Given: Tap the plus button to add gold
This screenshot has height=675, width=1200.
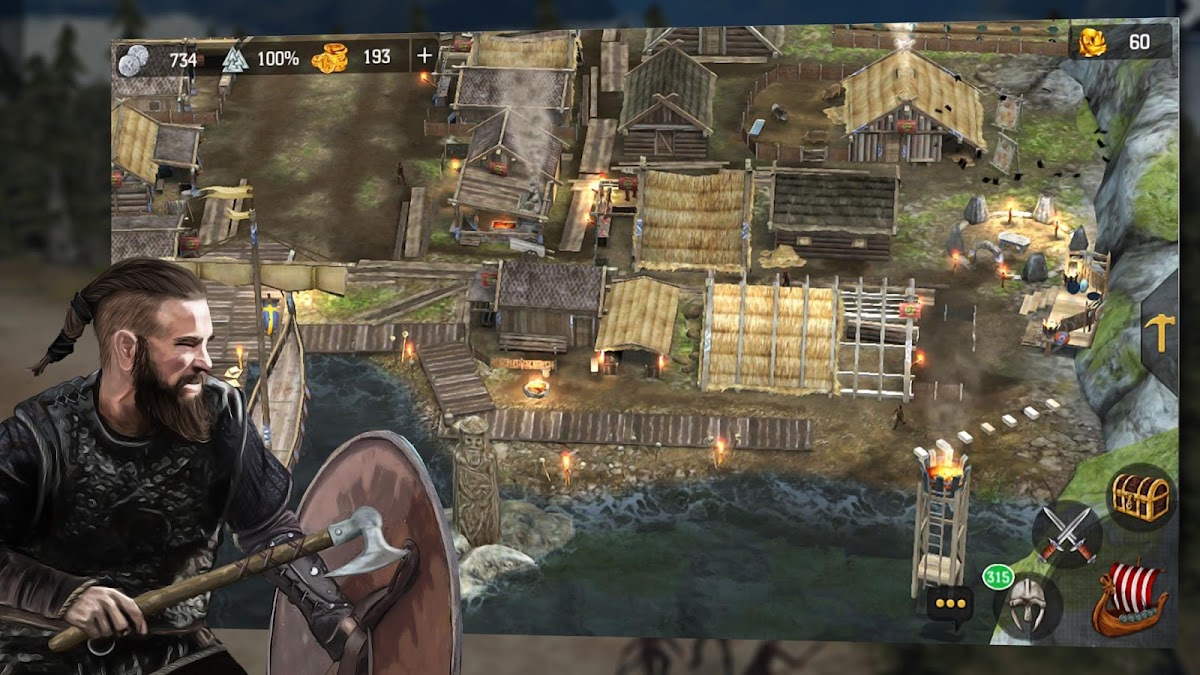Looking at the screenshot, I should [x=424, y=56].
